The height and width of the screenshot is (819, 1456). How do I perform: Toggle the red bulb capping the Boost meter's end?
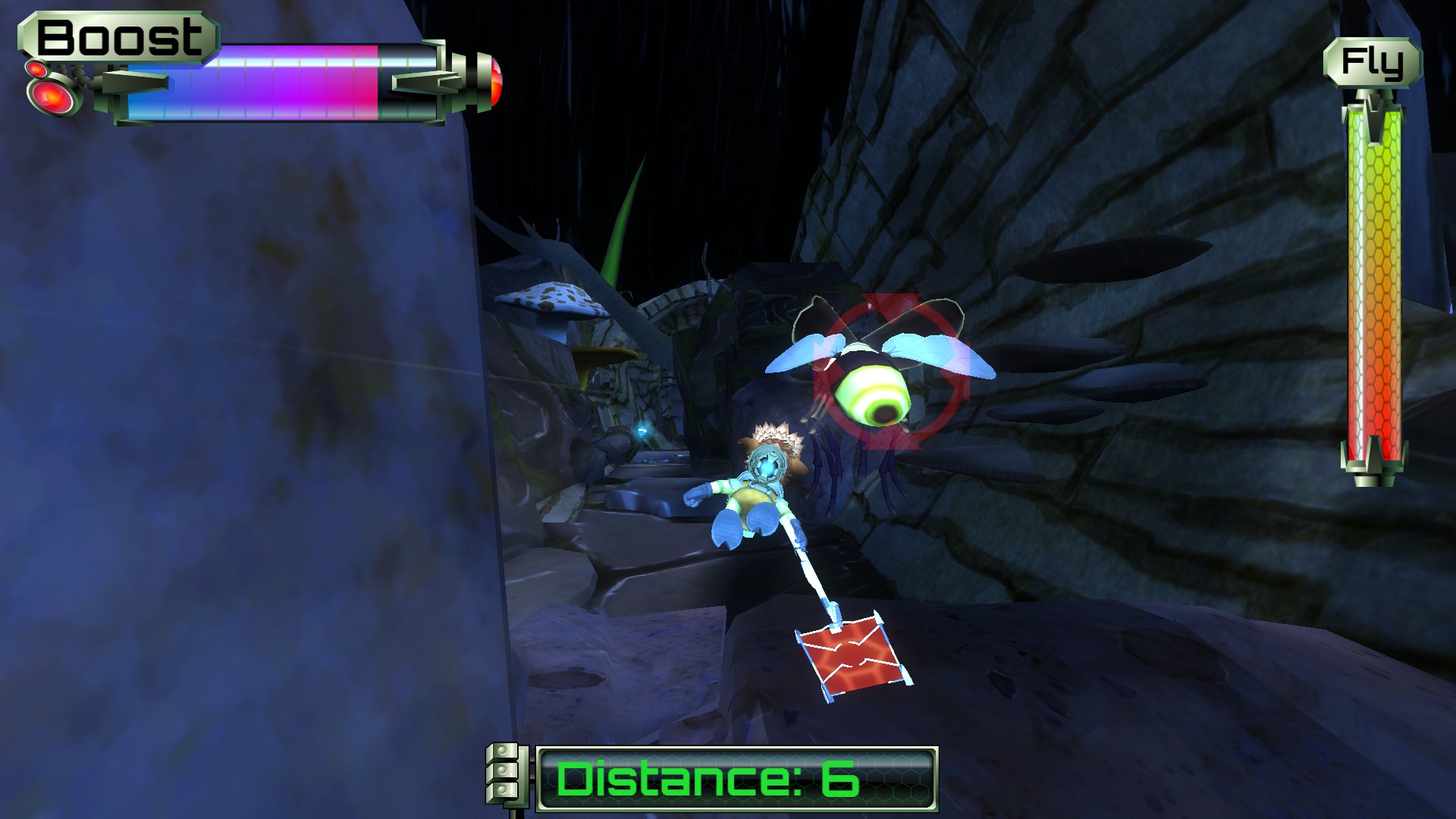pos(494,83)
